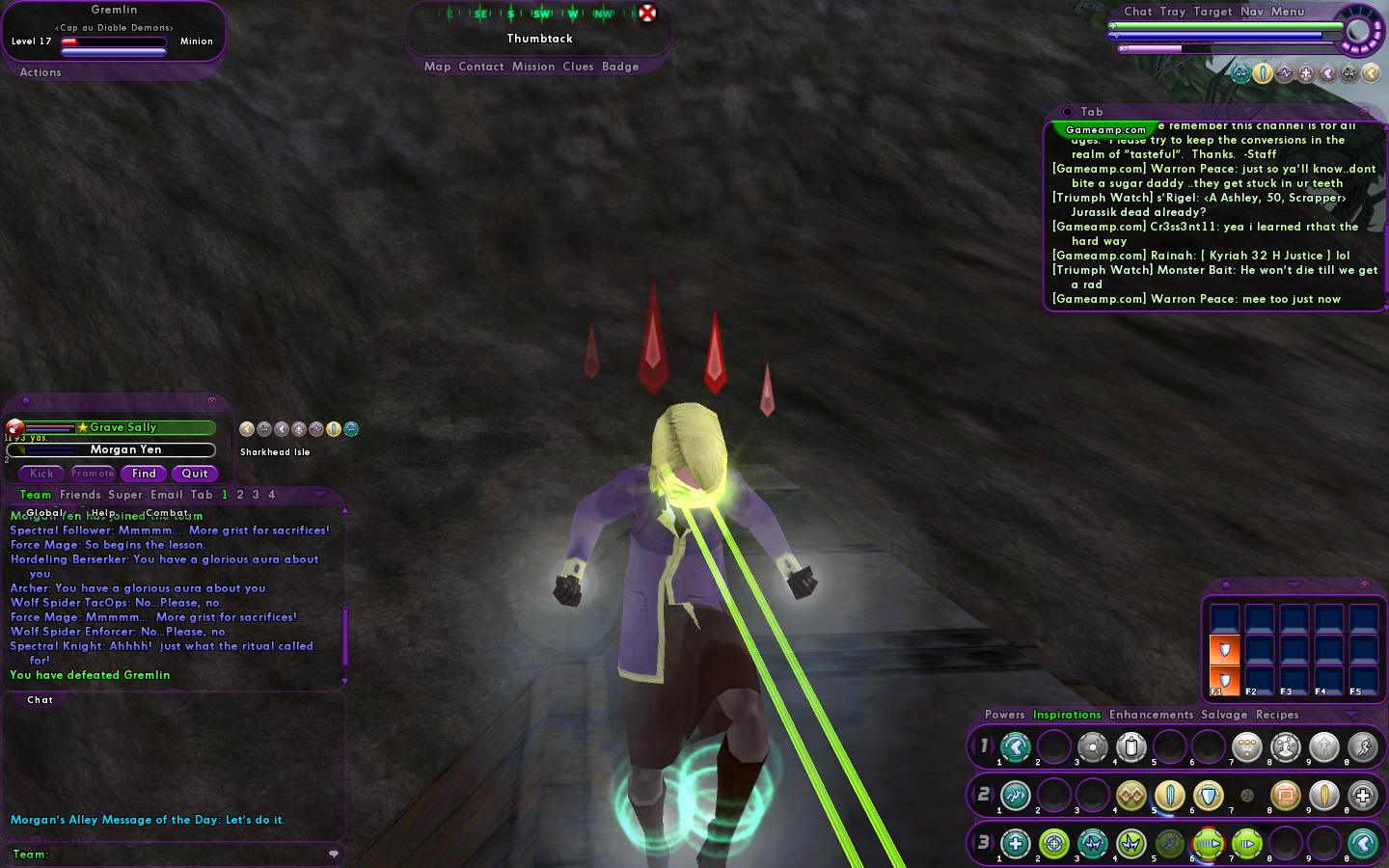
Task: Toggle the Tray from top menu
Action: (1173, 12)
